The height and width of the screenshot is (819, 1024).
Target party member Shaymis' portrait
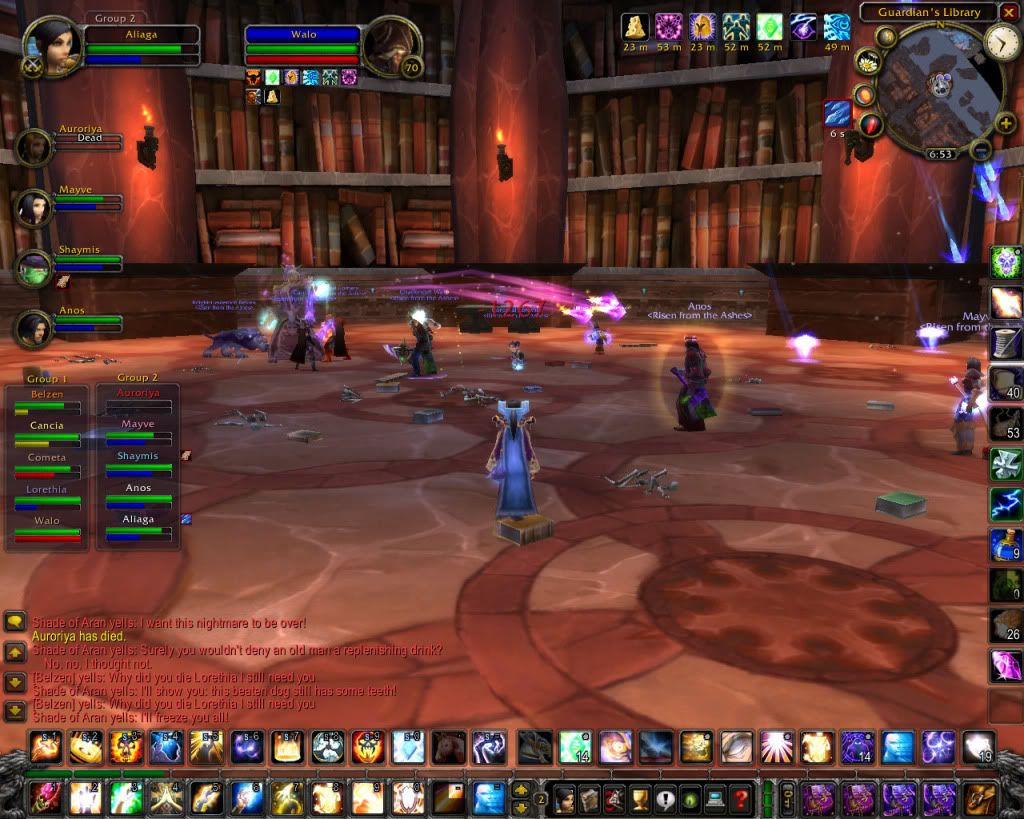pyautogui.click(x=34, y=268)
